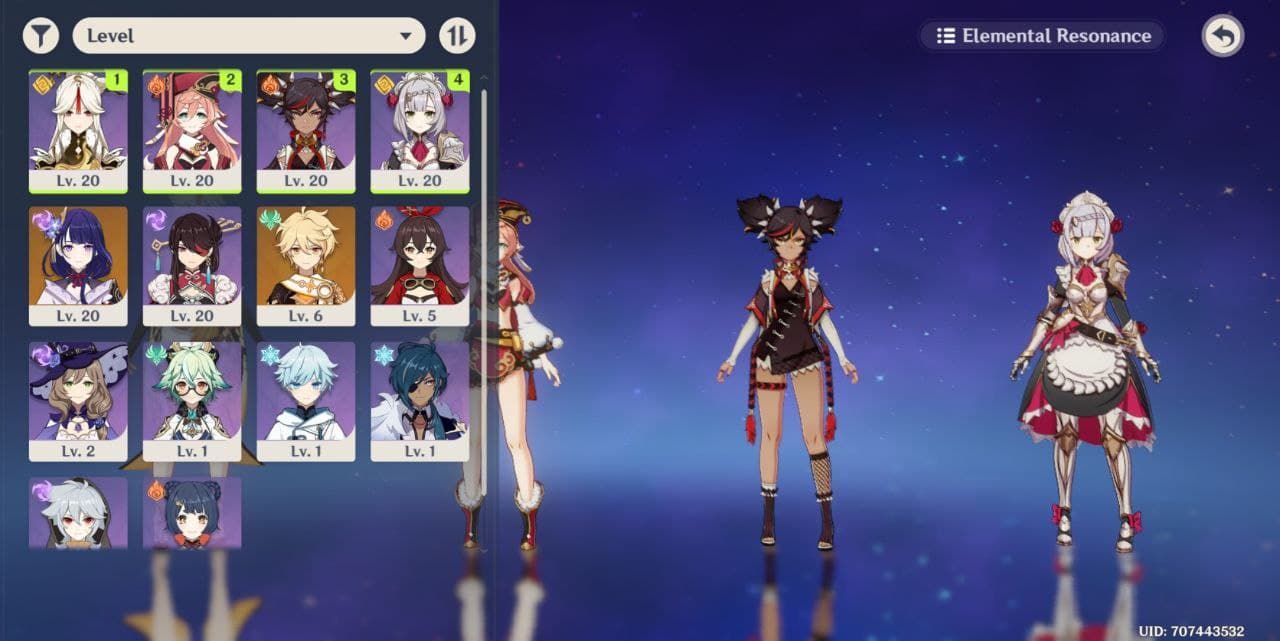Screen dimensions: 1280x641
Task: Open the Elemental Resonance panel
Action: point(1042,36)
